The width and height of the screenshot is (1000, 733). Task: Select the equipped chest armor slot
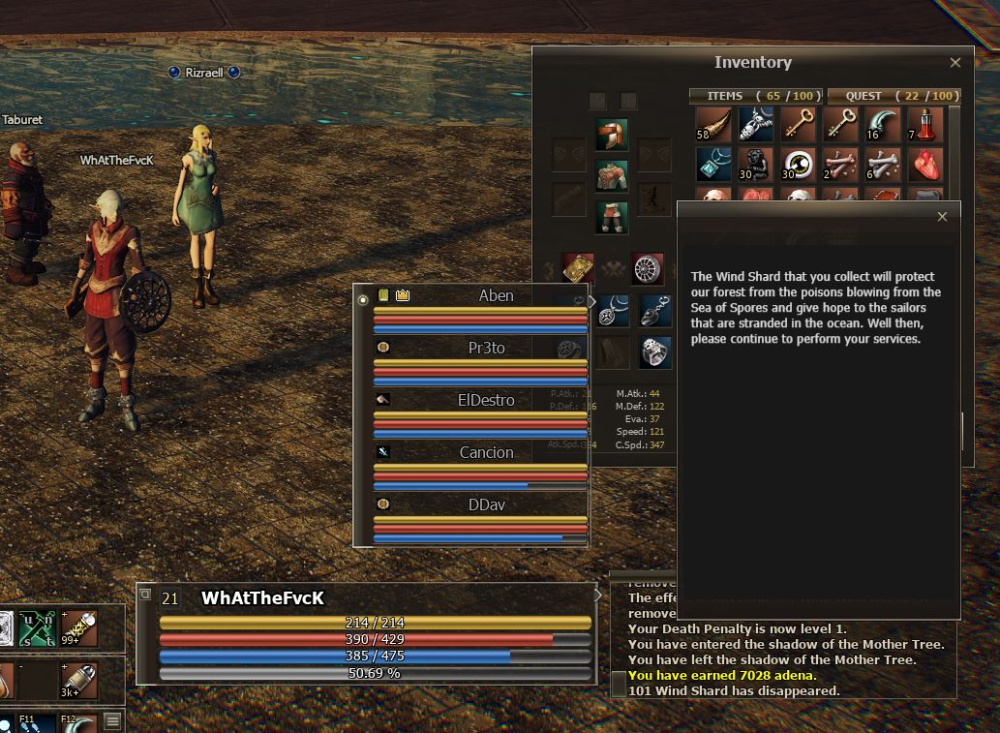coord(611,176)
